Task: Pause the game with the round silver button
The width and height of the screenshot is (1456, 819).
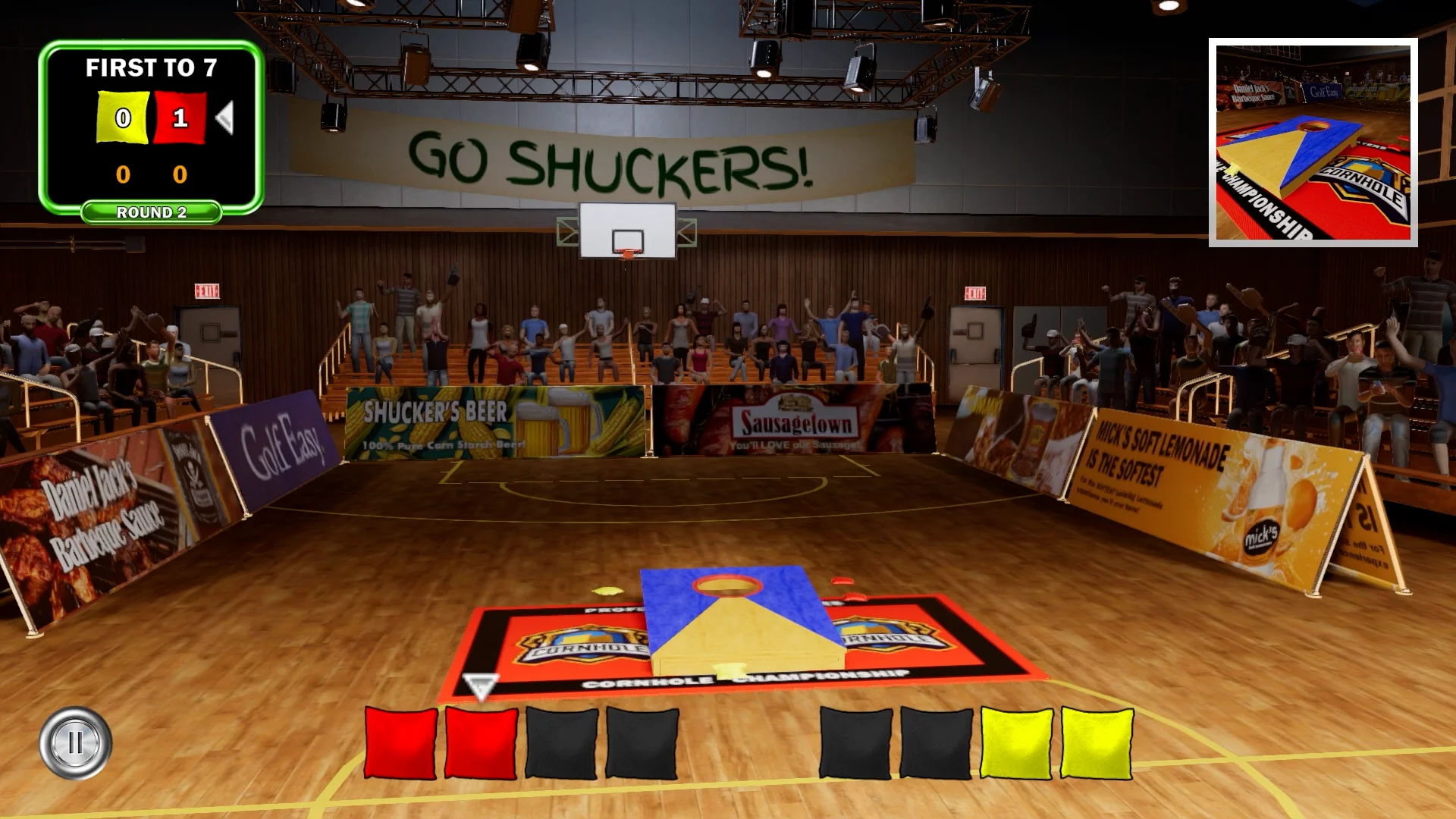Action: tap(75, 742)
